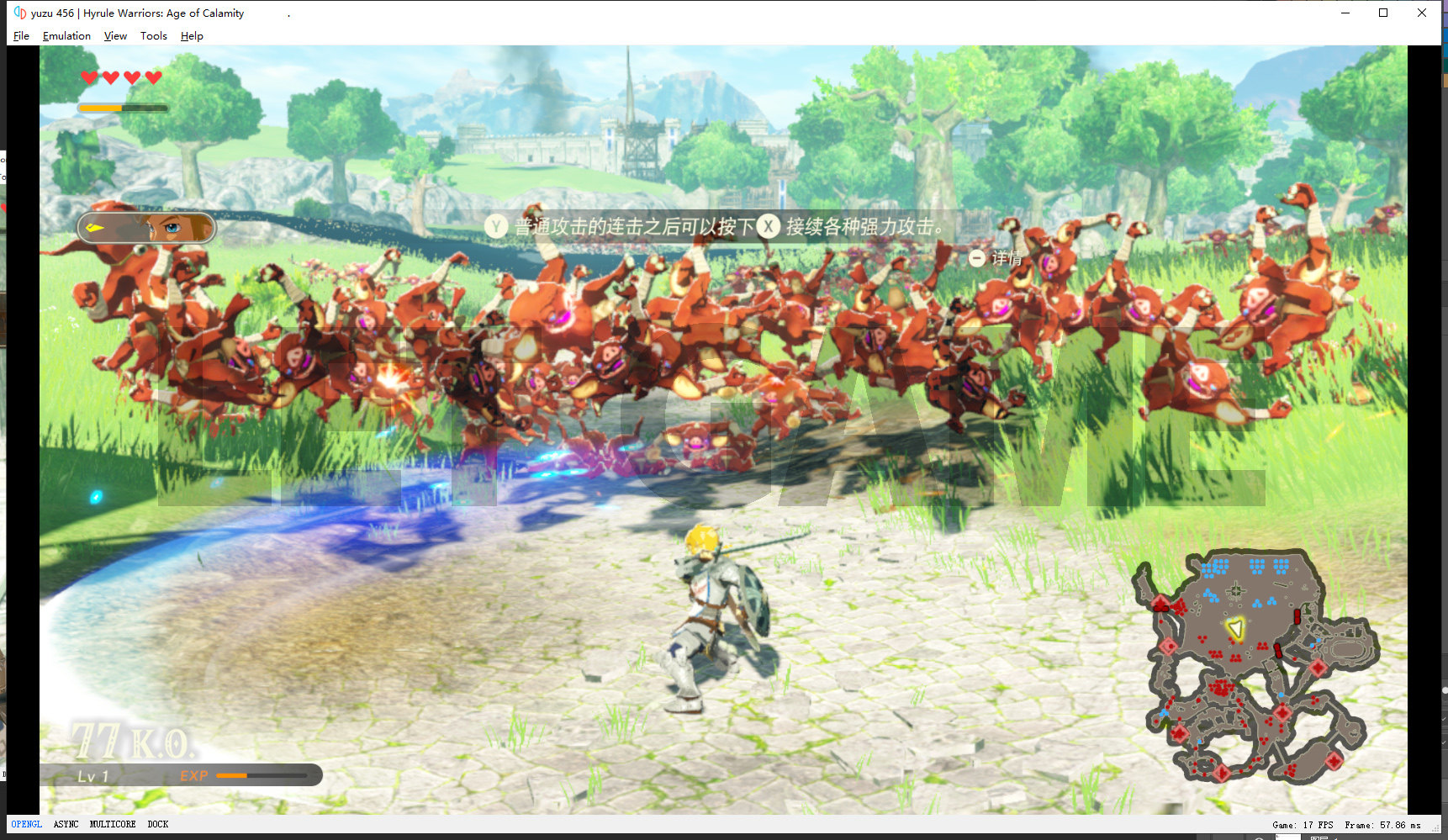Toggle the DOCK mode status button
The height and width of the screenshot is (840, 1448).
pos(158,824)
